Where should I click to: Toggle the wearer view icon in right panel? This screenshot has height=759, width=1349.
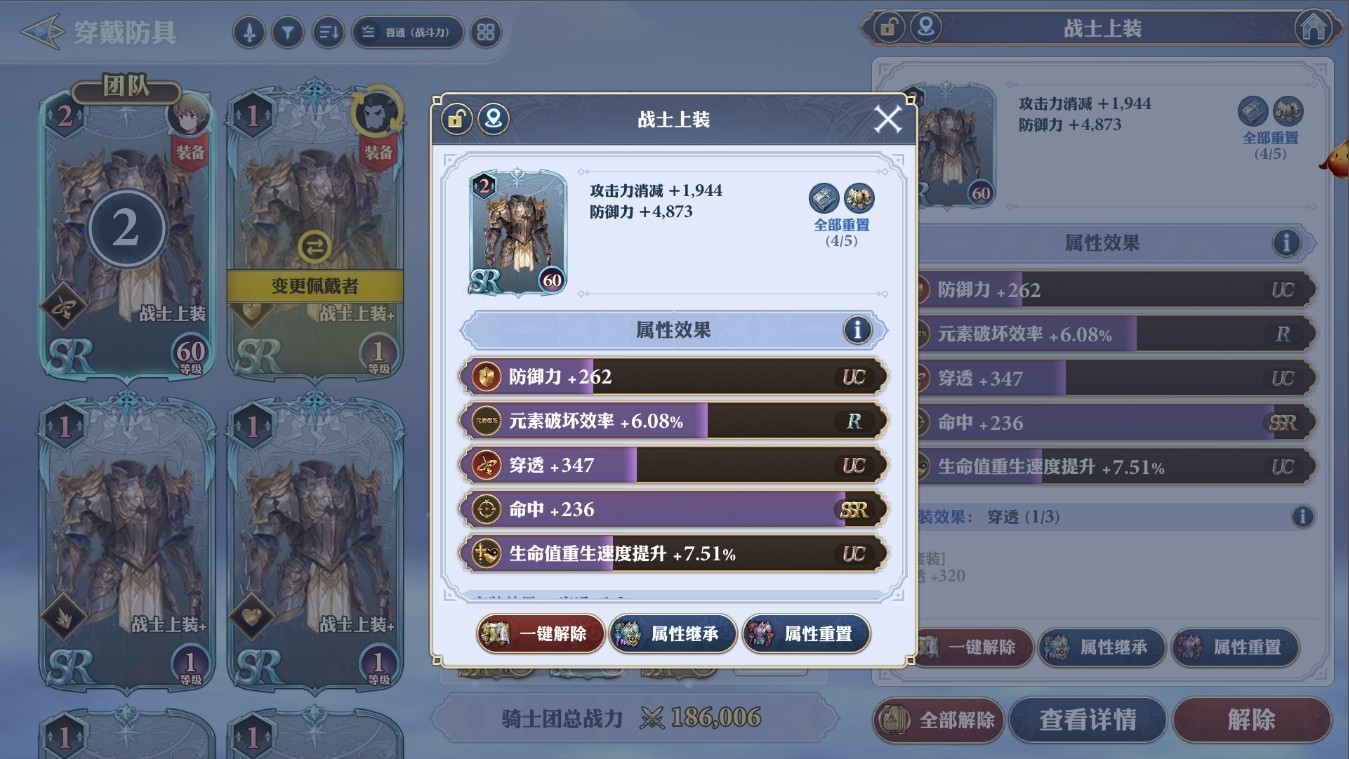click(925, 27)
